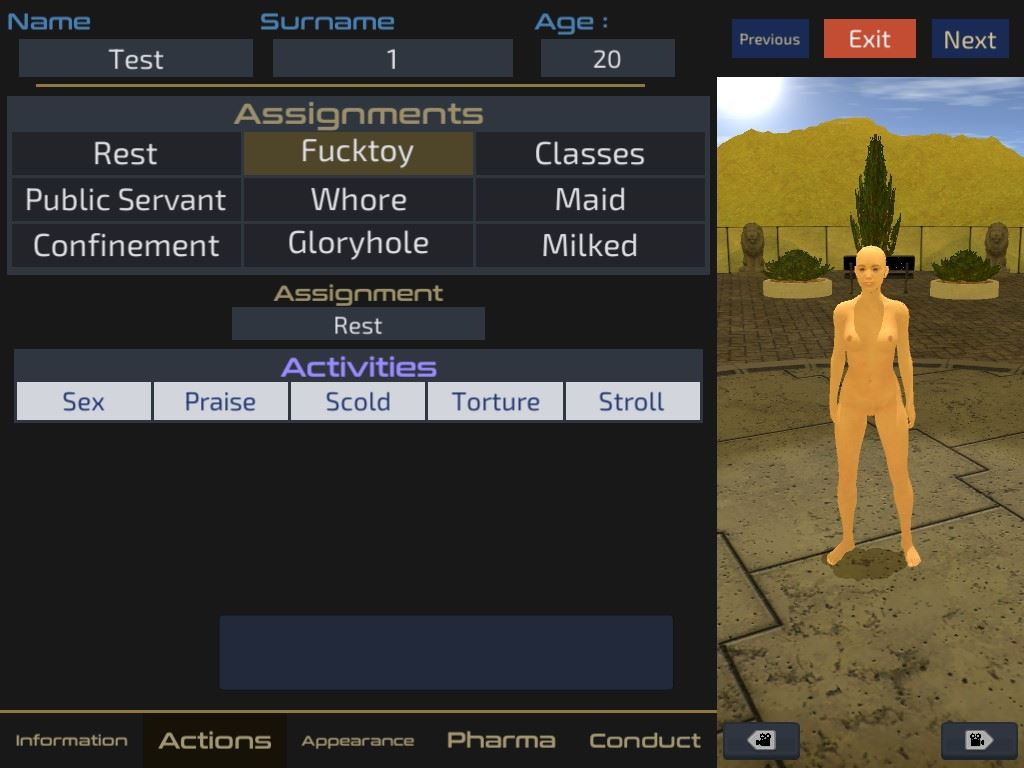This screenshot has height=768, width=1024.
Task: Switch to the Information tab
Action: click(x=71, y=740)
